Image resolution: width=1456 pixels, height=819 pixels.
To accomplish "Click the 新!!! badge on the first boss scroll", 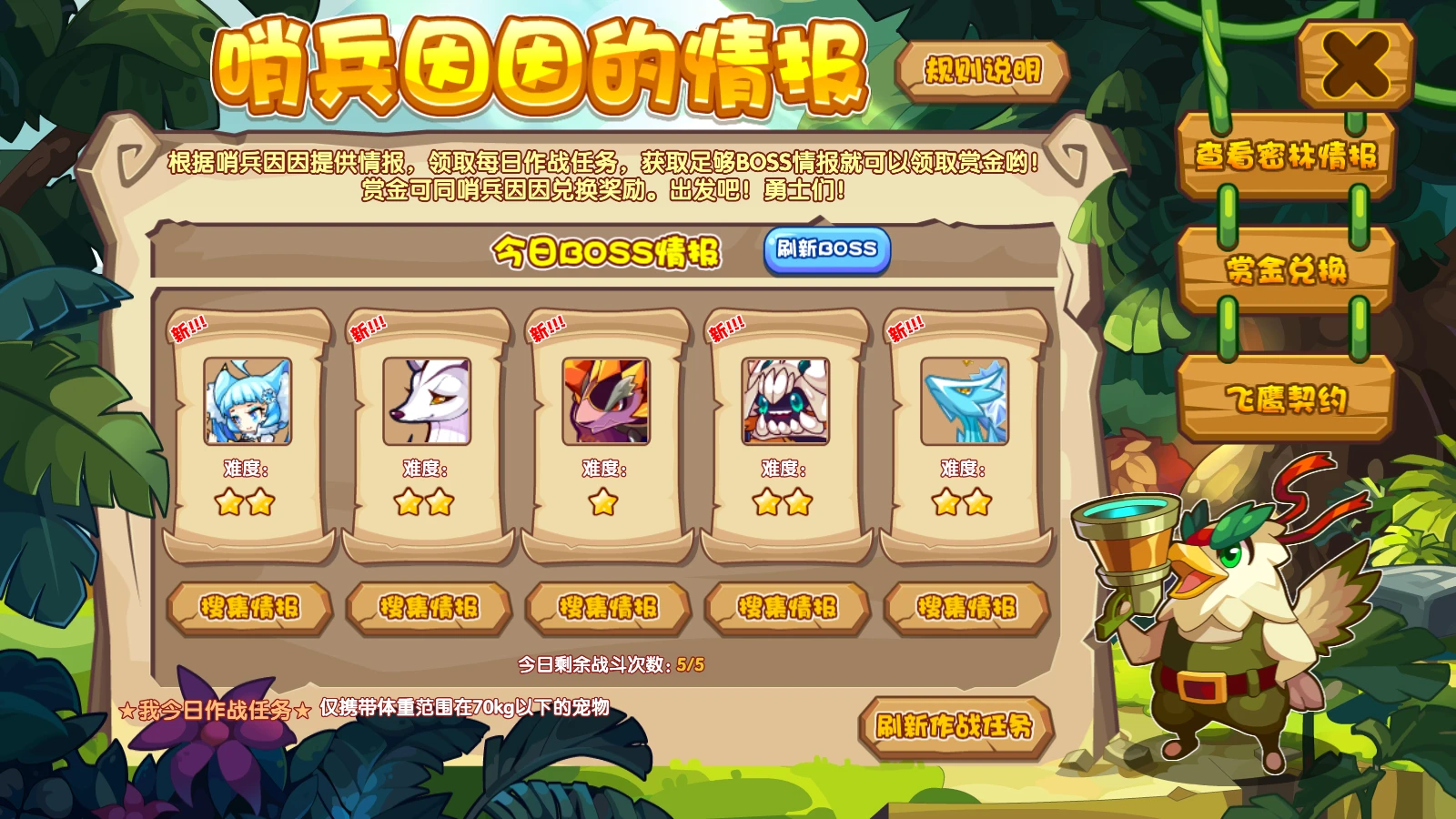I will pos(187,328).
